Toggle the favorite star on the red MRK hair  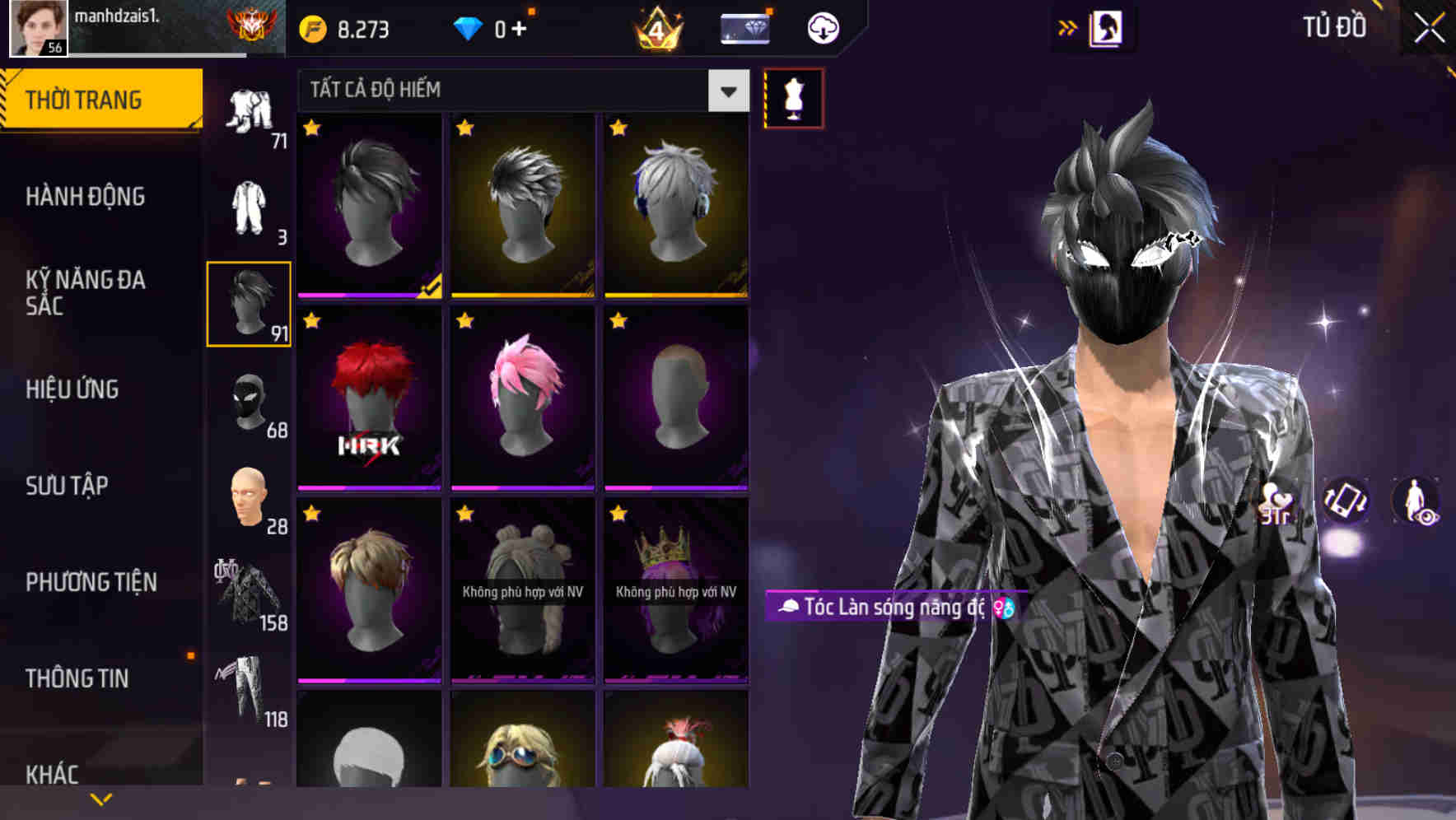313,319
